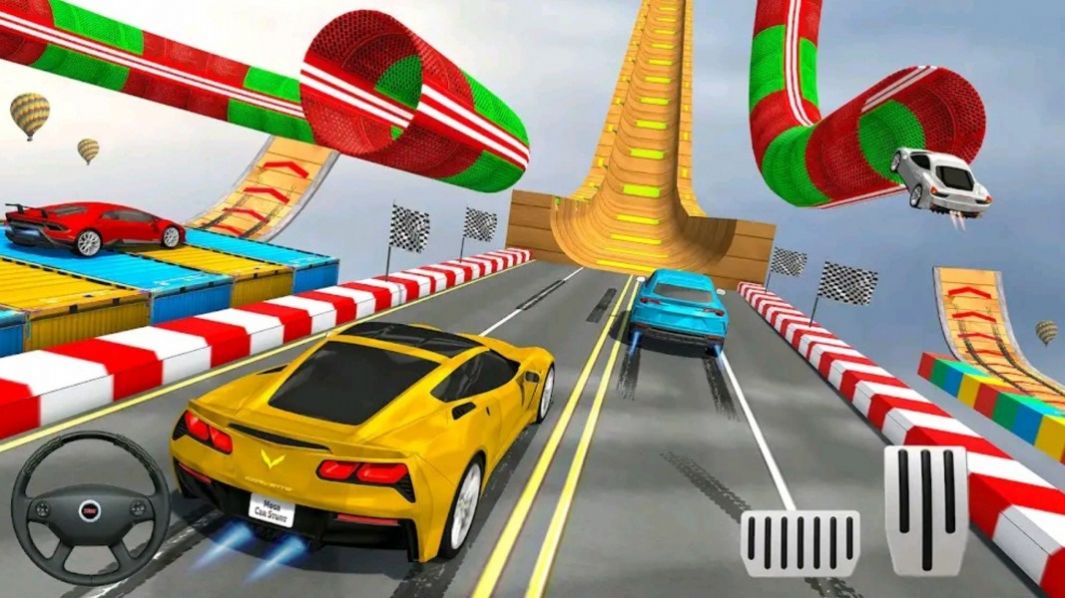
Task: Hit the wide brake pedal
Action: coord(800,543)
